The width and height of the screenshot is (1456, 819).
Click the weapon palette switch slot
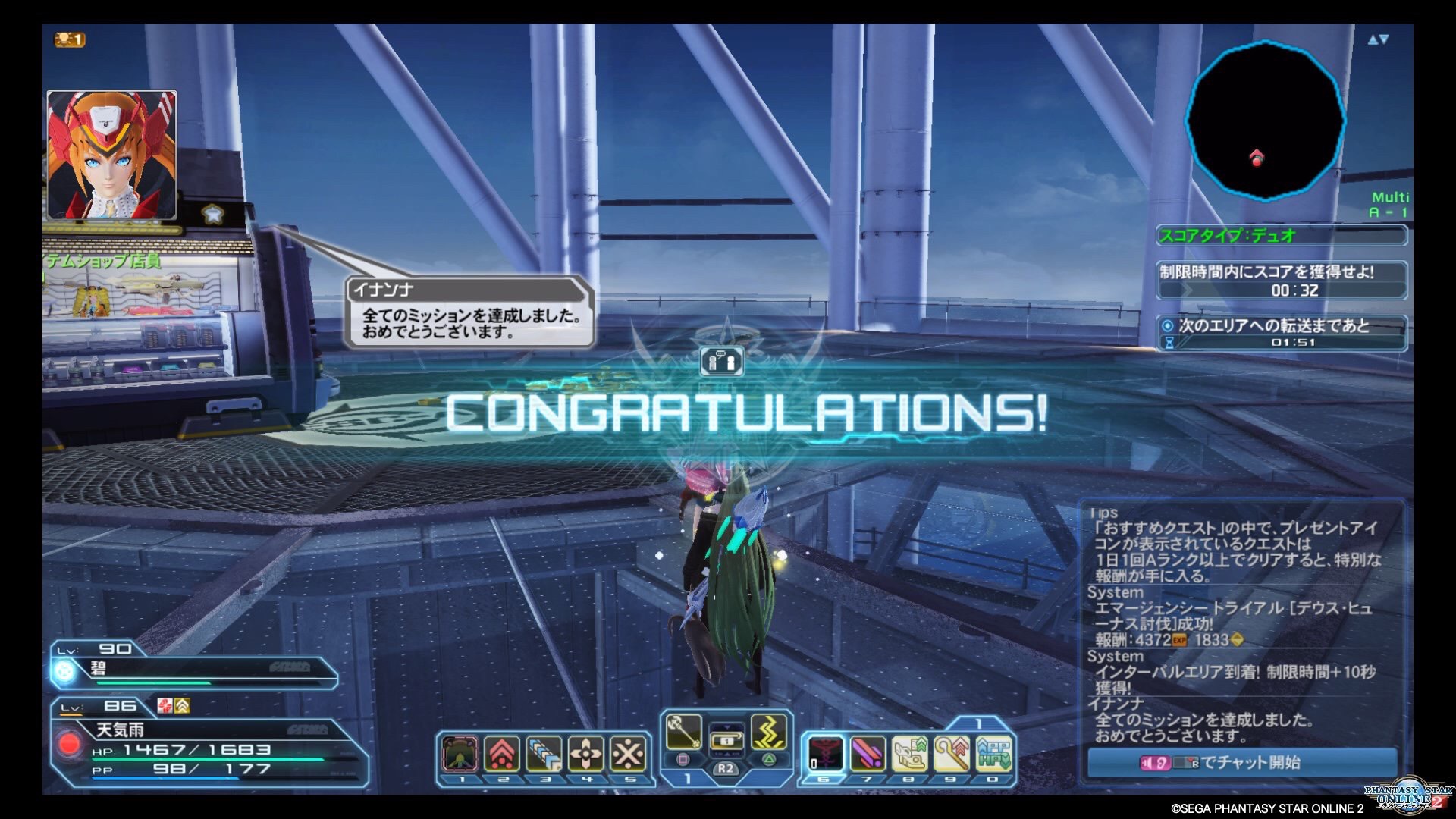(x=726, y=739)
